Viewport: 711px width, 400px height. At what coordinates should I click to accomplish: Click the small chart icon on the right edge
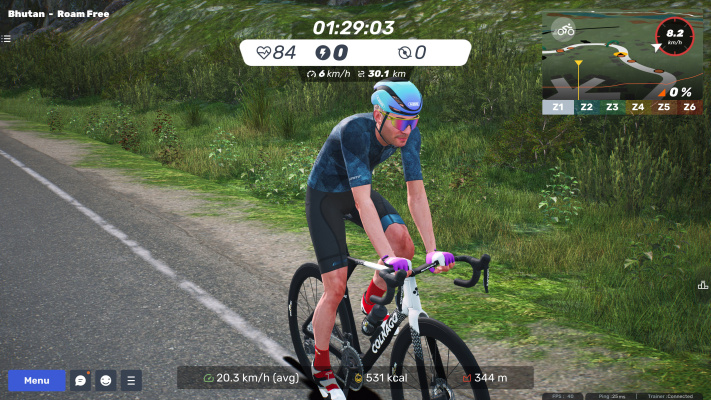702,286
